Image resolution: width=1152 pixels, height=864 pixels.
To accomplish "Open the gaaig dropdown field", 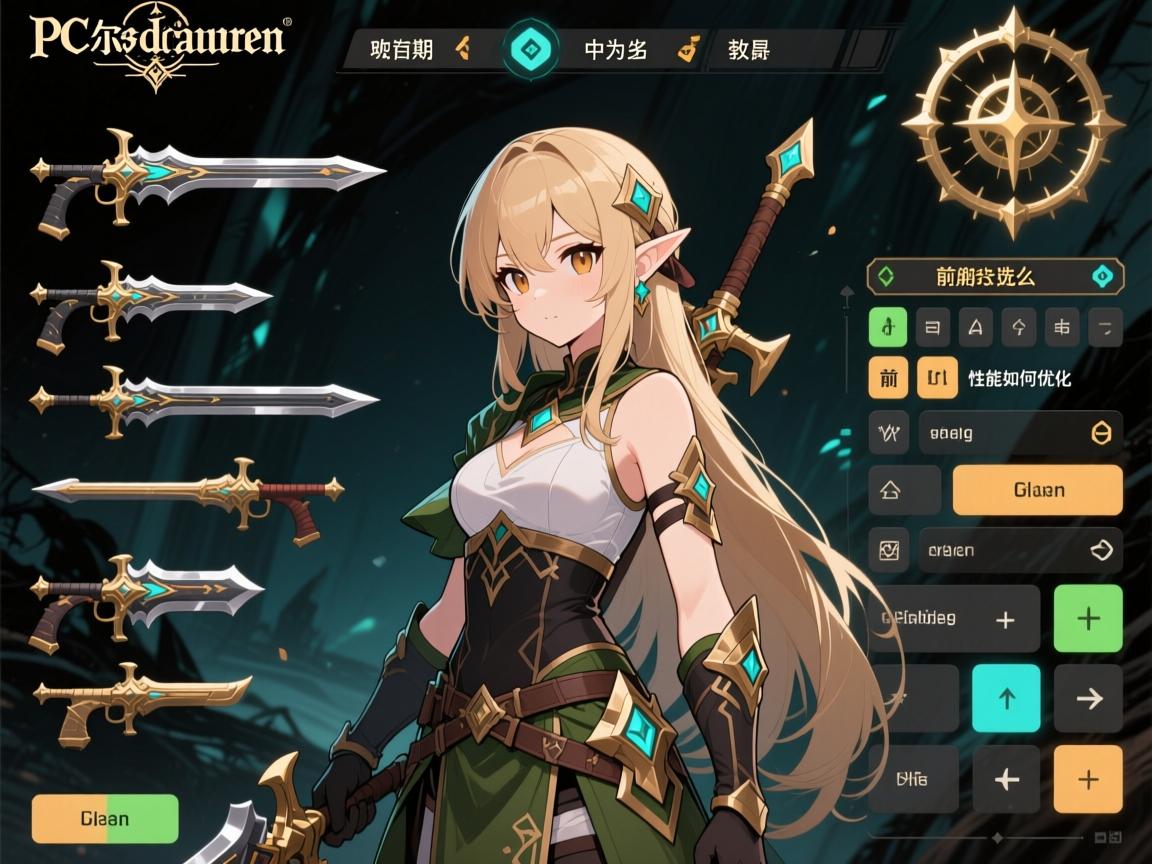I will [1020, 433].
